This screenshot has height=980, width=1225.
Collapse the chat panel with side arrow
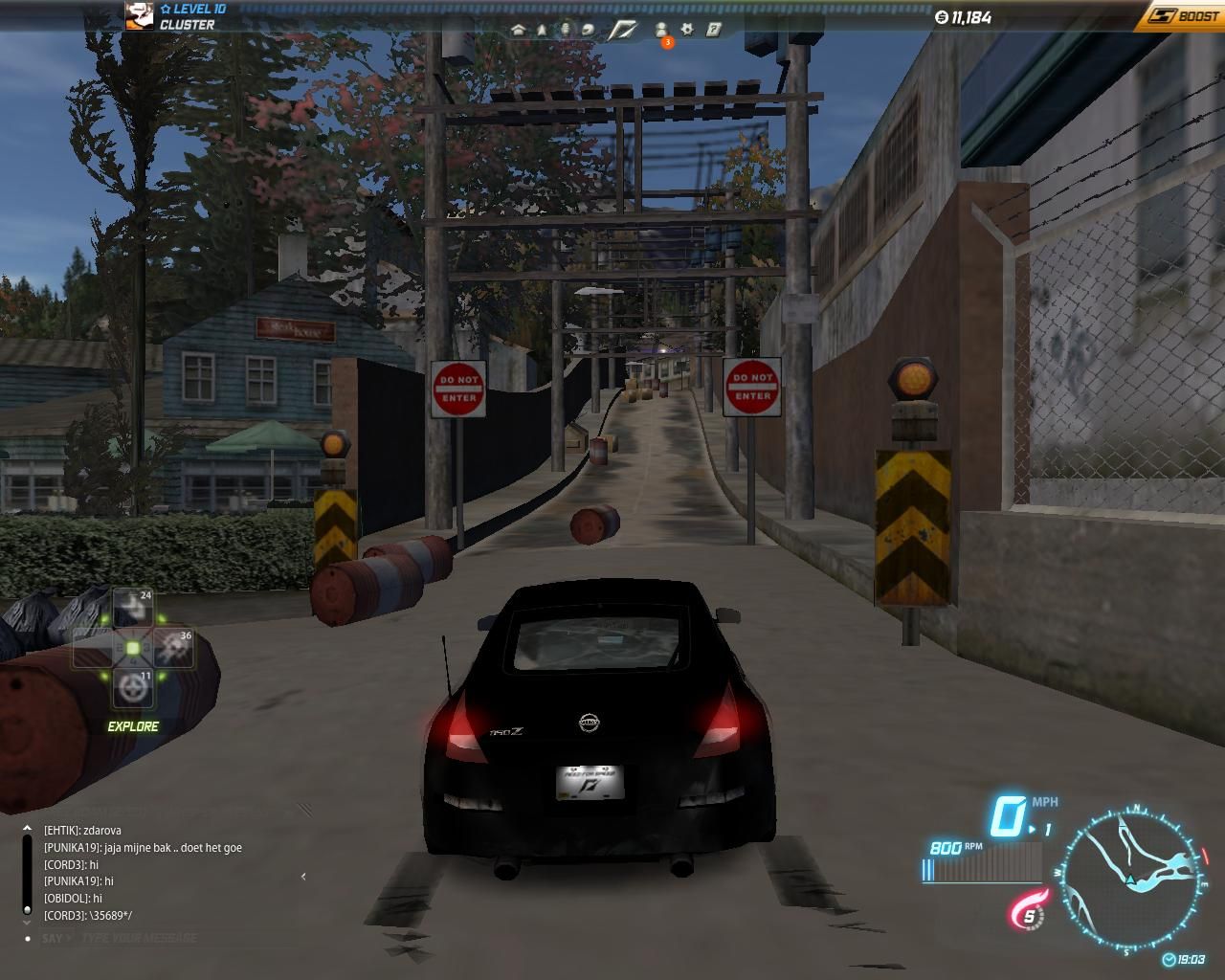point(303,876)
